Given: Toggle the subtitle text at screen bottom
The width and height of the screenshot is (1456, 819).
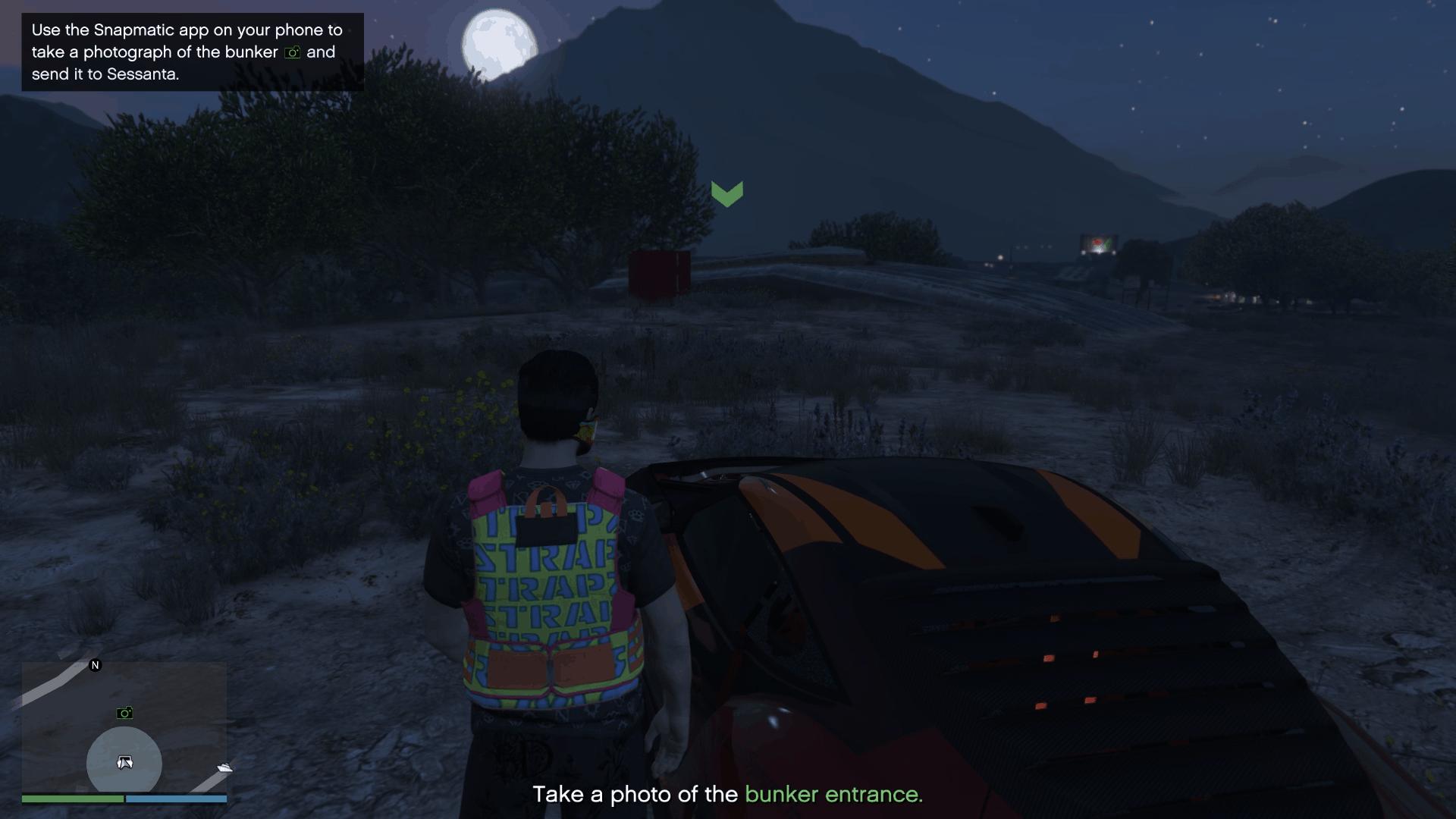Looking at the screenshot, I should point(728,795).
